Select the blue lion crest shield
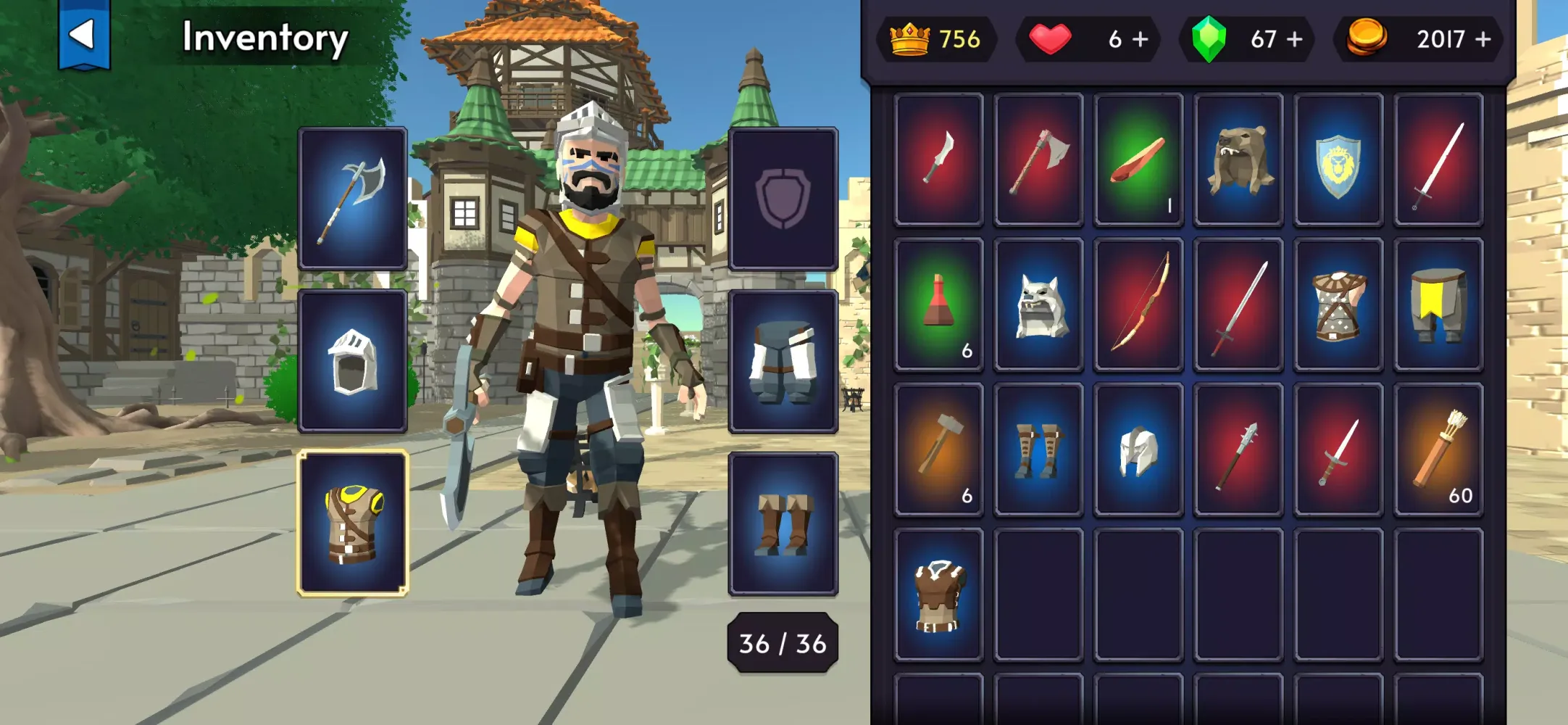Image resolution: width=1568 pixels, height=725 pixels. (1338, 159)
